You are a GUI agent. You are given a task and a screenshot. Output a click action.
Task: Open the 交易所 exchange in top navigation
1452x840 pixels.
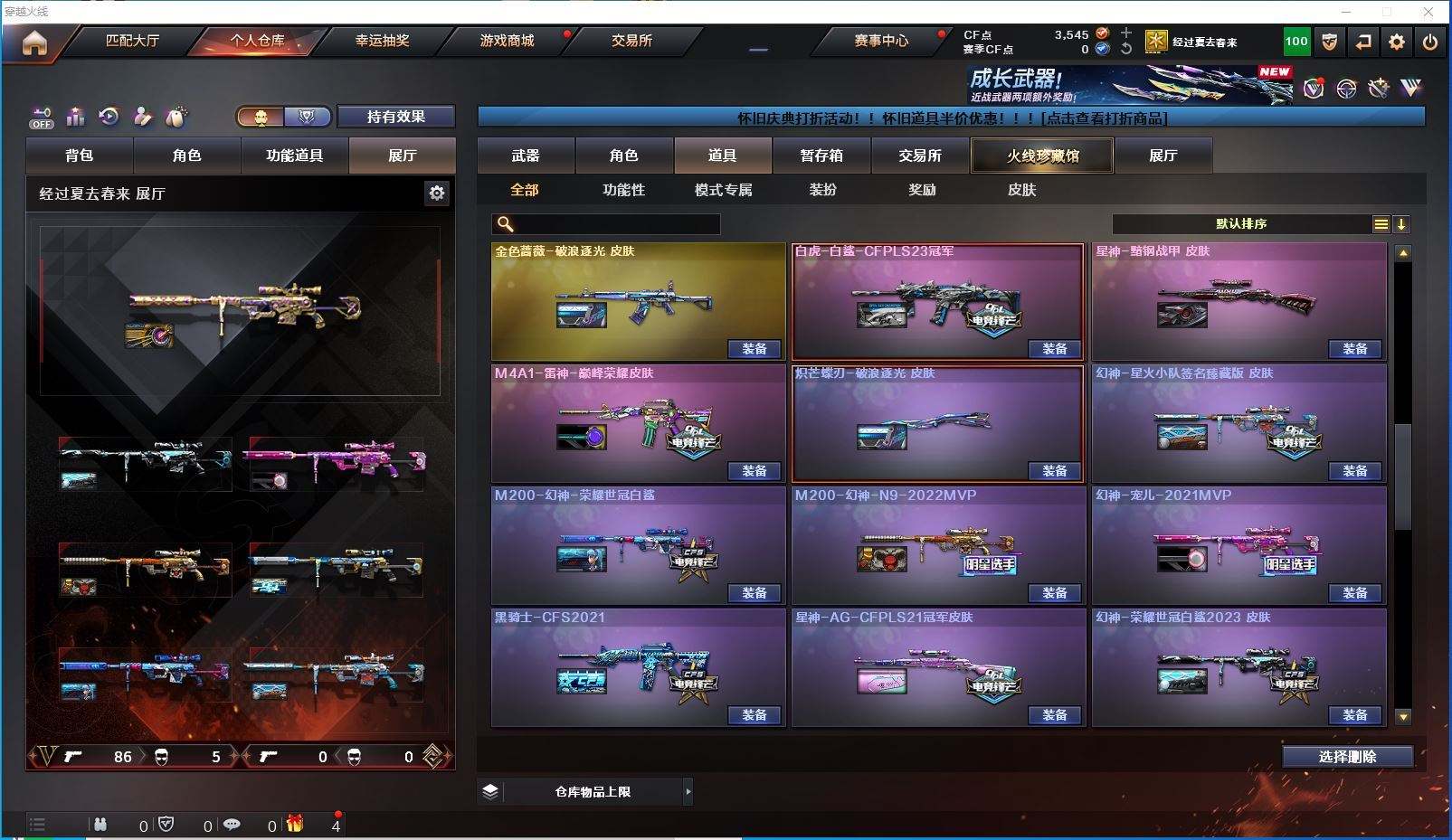631,41
